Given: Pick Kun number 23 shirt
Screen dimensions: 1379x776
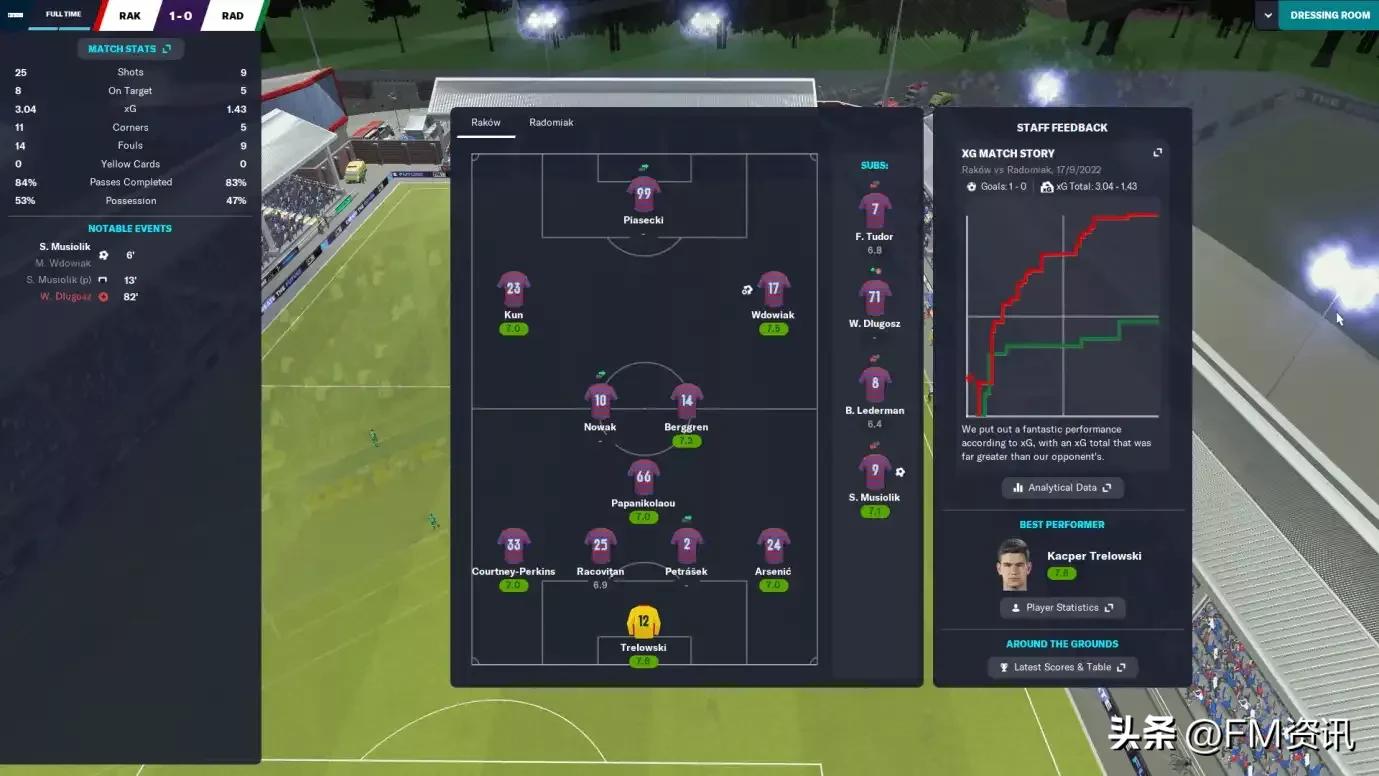Looking at the screenshot, I should point(513,289).
